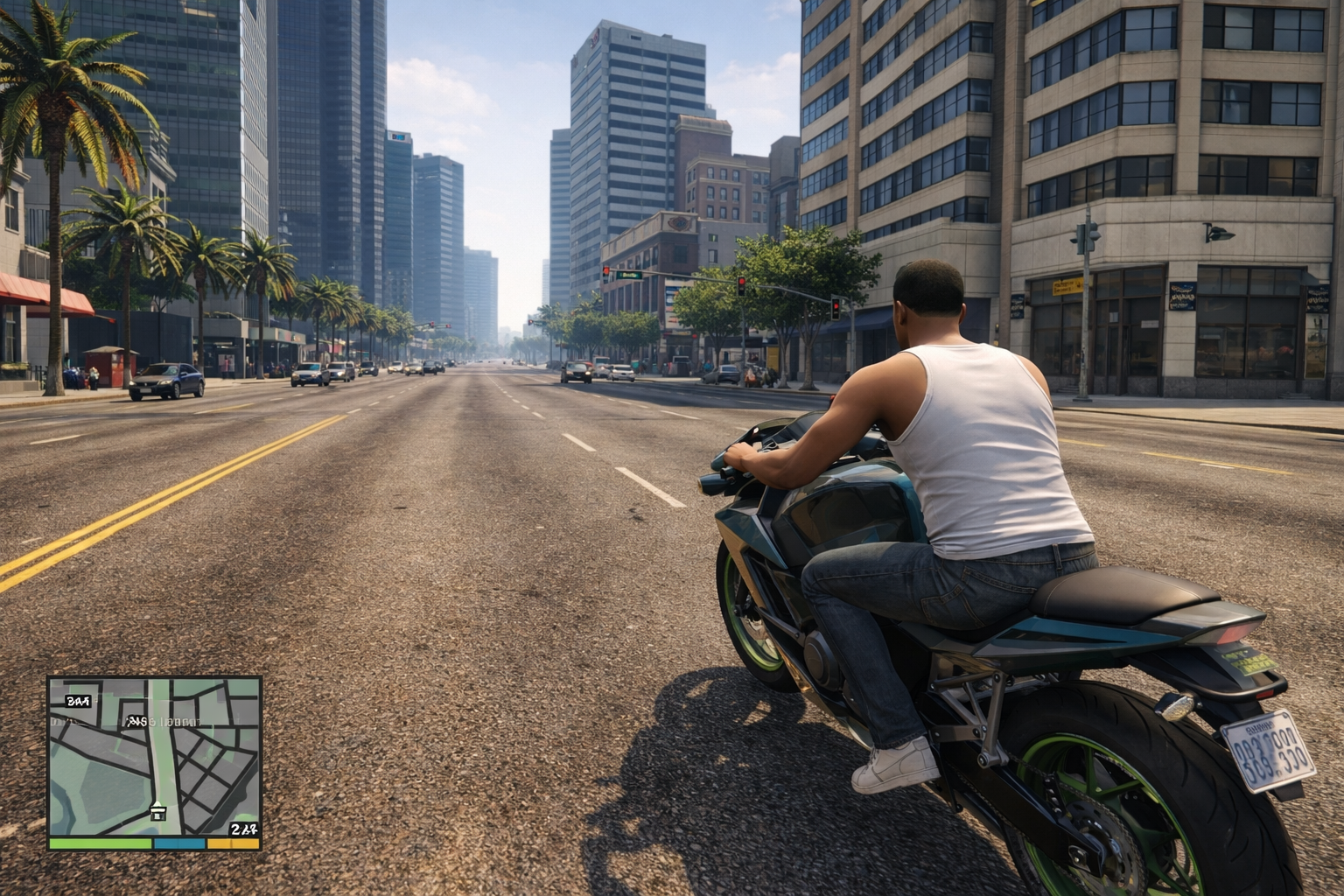This screenshot has height=896, width=1344.
Task: Click the player position arrow on the minimap
Action: [x=158, y=803]
